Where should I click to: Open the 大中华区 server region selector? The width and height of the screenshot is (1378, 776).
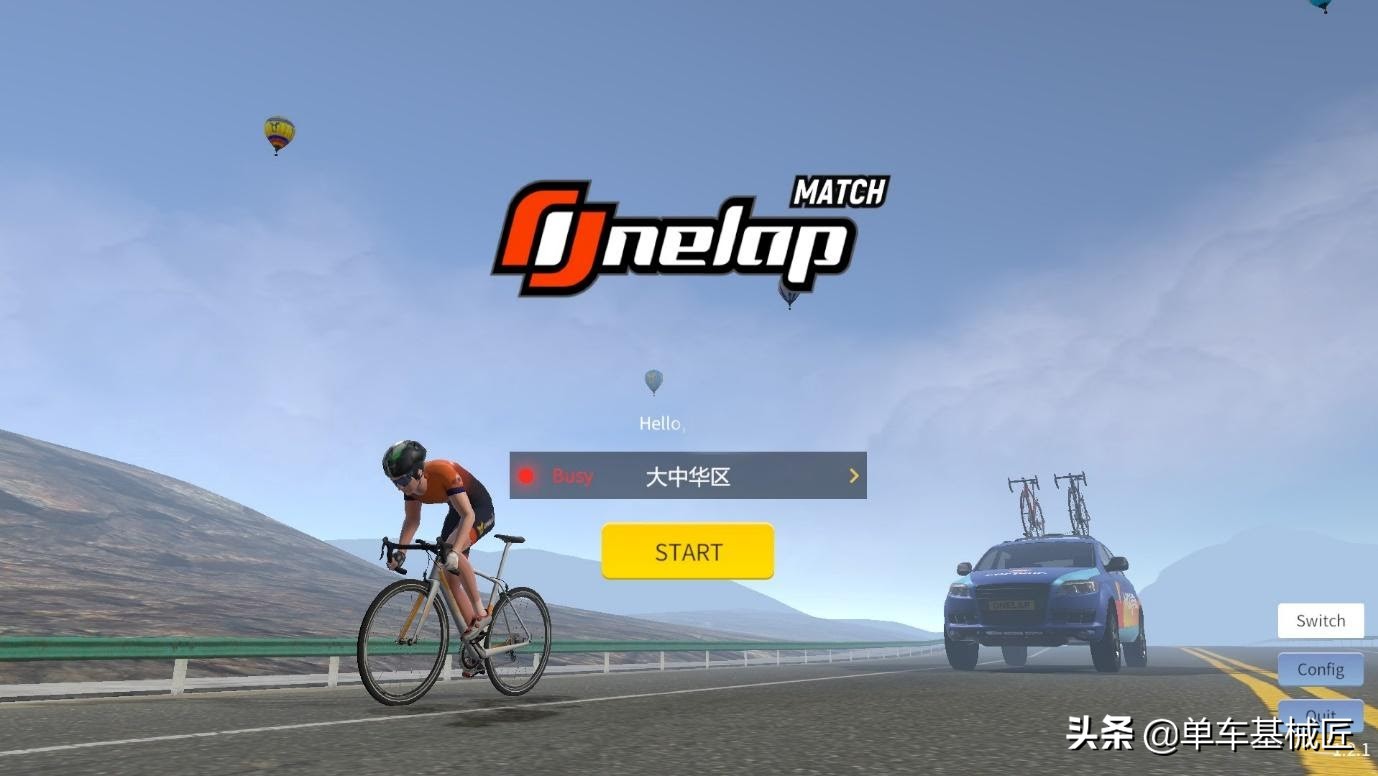[x=688, y=476]
